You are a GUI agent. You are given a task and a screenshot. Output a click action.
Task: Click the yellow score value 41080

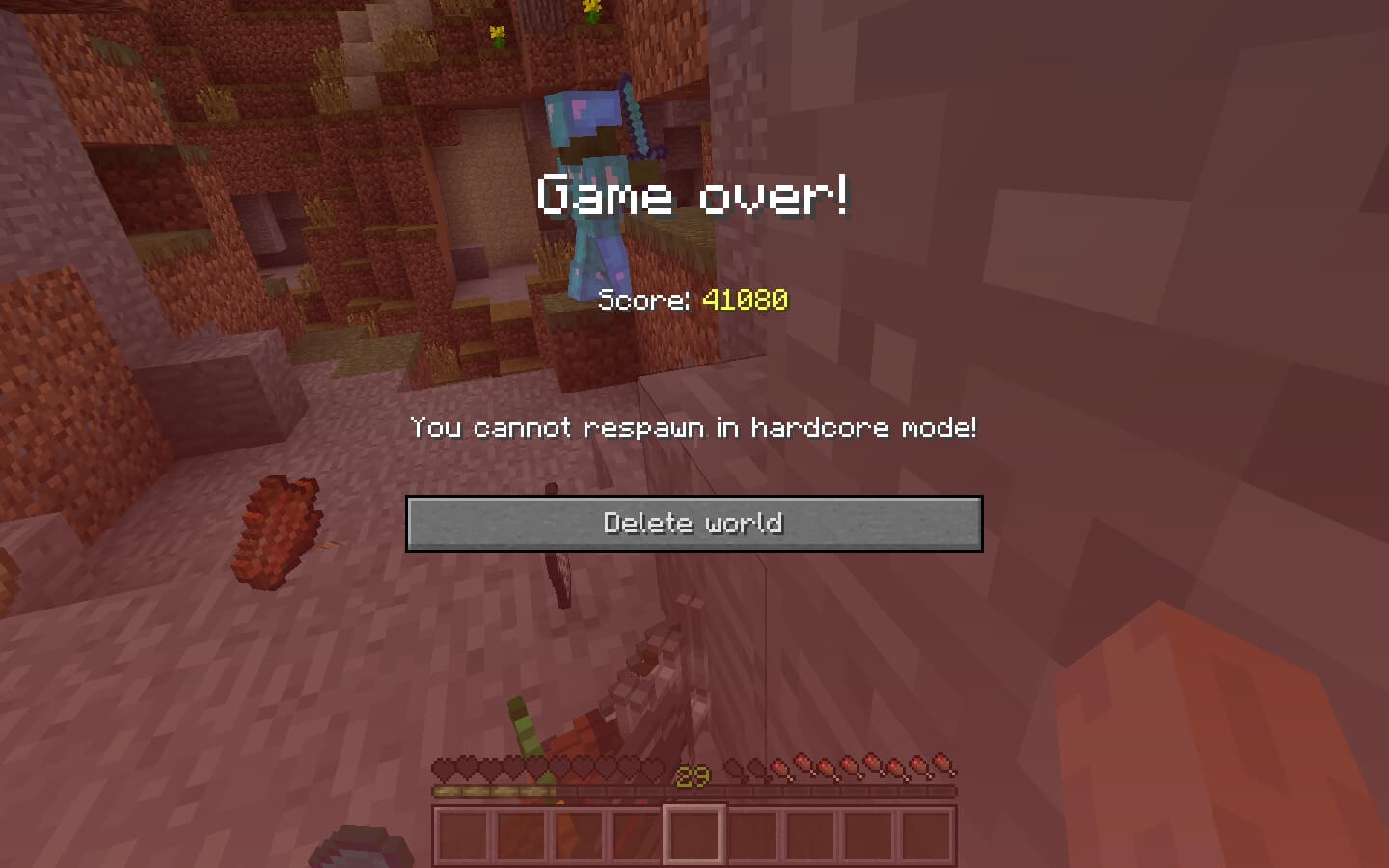pos(743,300)
